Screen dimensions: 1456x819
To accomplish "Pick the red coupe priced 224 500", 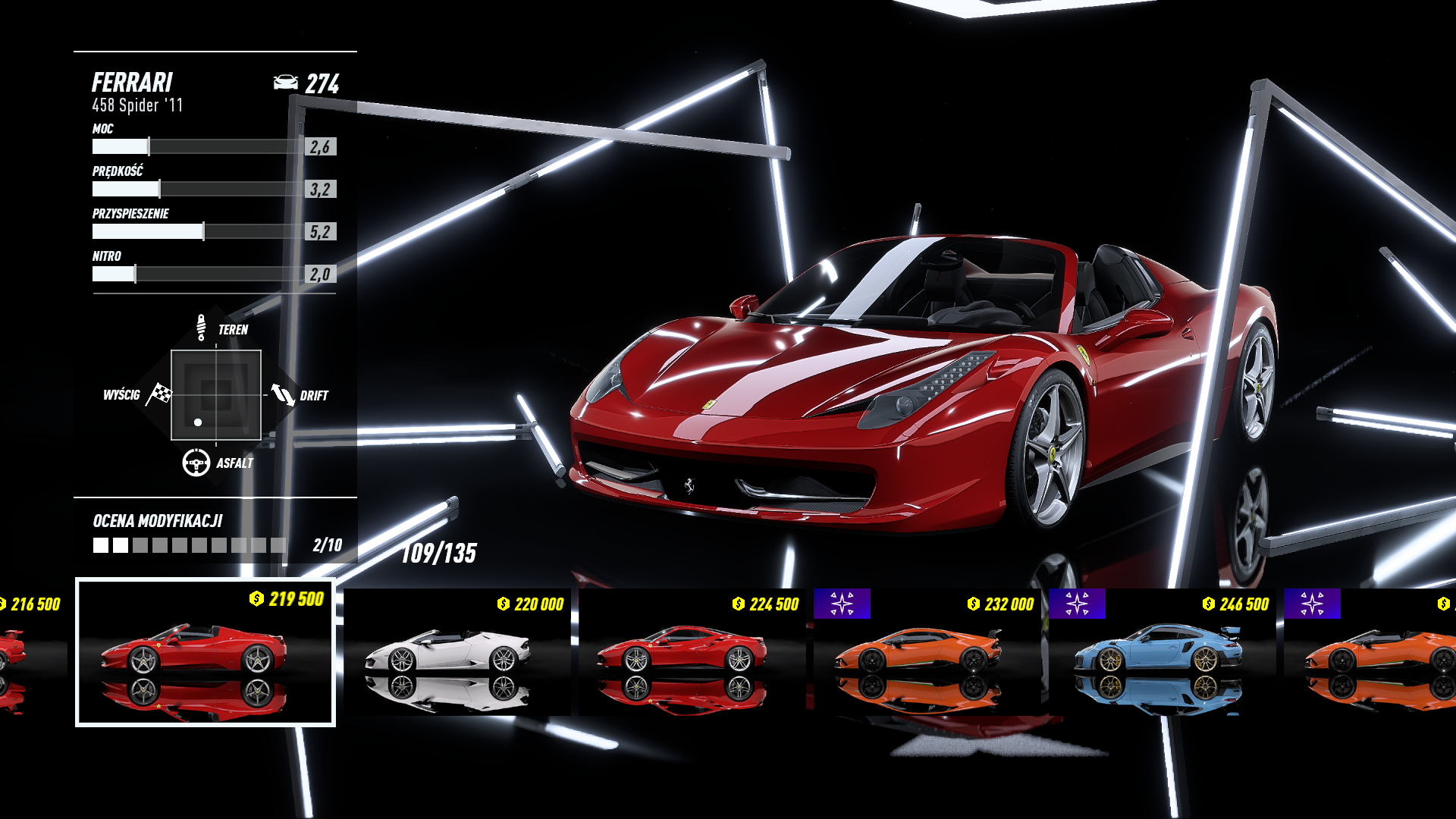I will (x=692, y=652).
